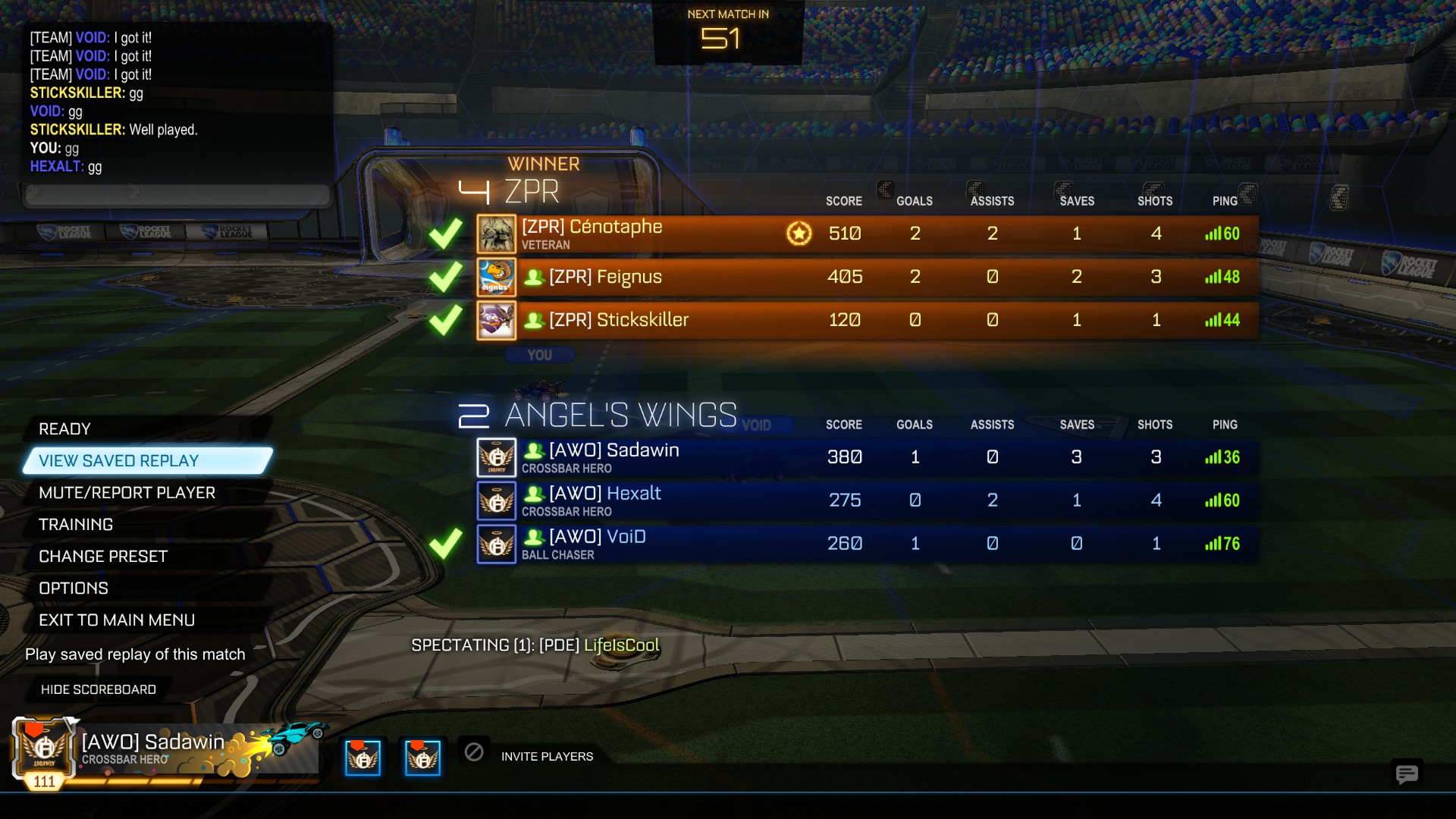Click the empty party slot icon

point(474,752)
